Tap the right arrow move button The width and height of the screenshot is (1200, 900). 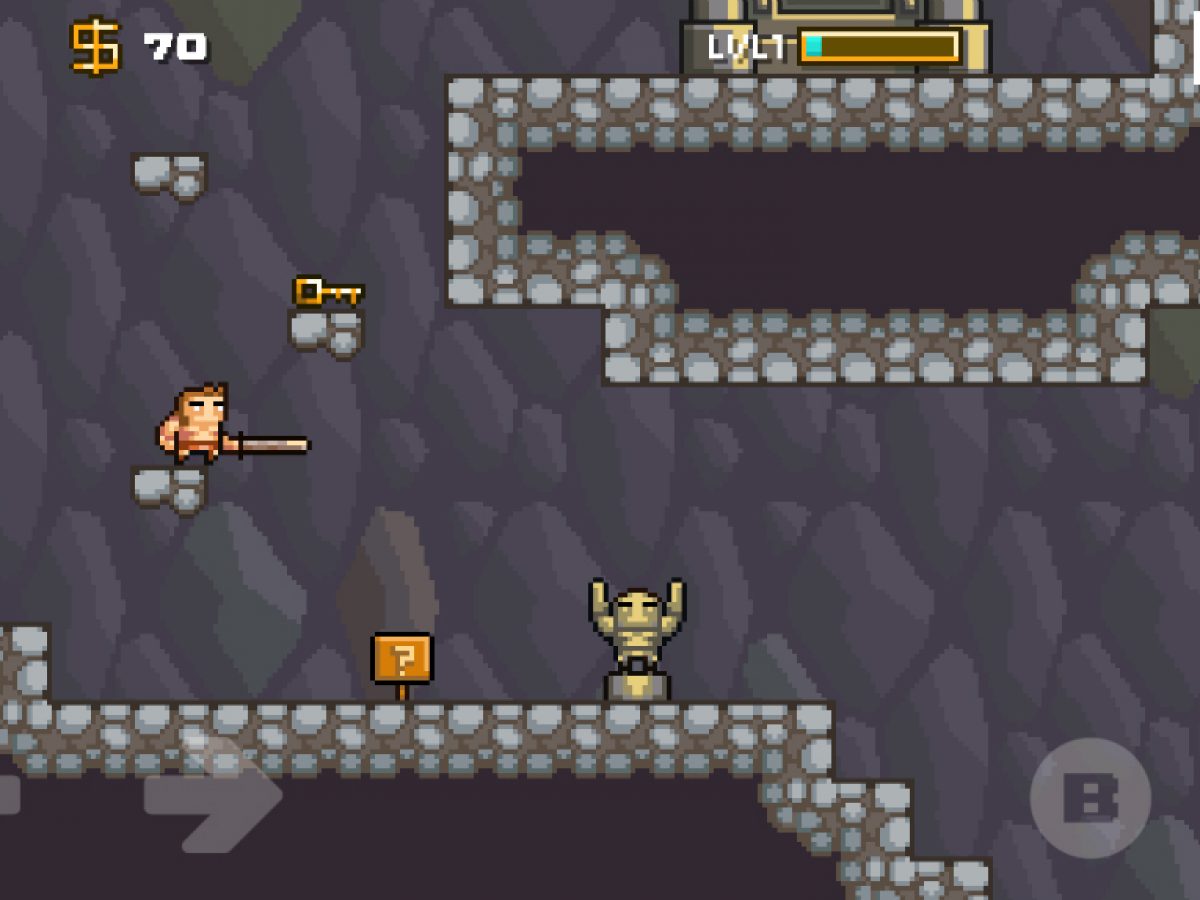pyautogui.click(x=213, y=797)
